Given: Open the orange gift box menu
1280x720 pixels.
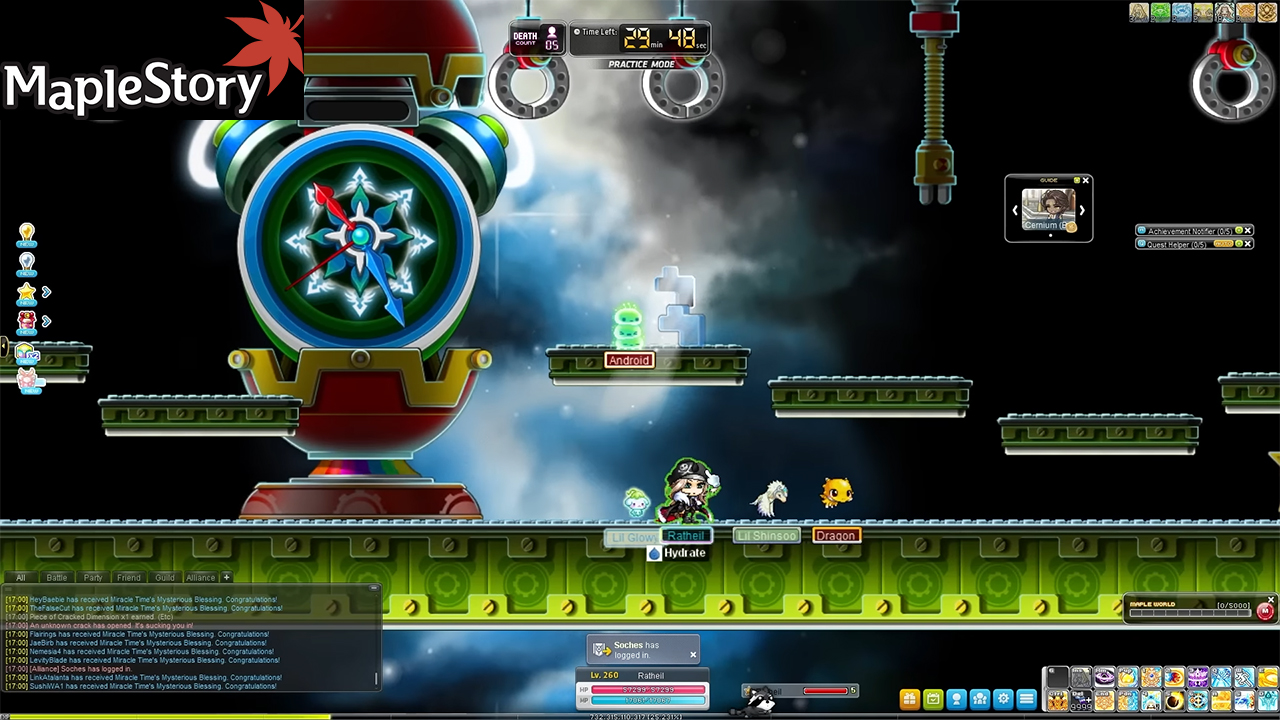Looking at the screenshot, I should (x=909, y=699).
